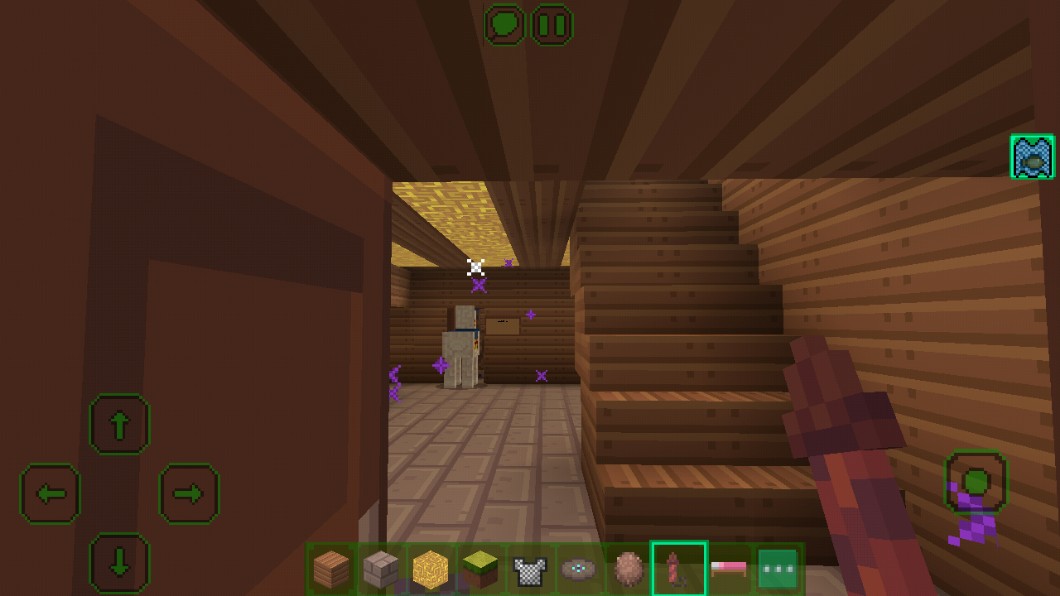Click the blue armor icon
This screenshot has width=1060, height=596.
pyautogui.click(x=1032, y=157)
